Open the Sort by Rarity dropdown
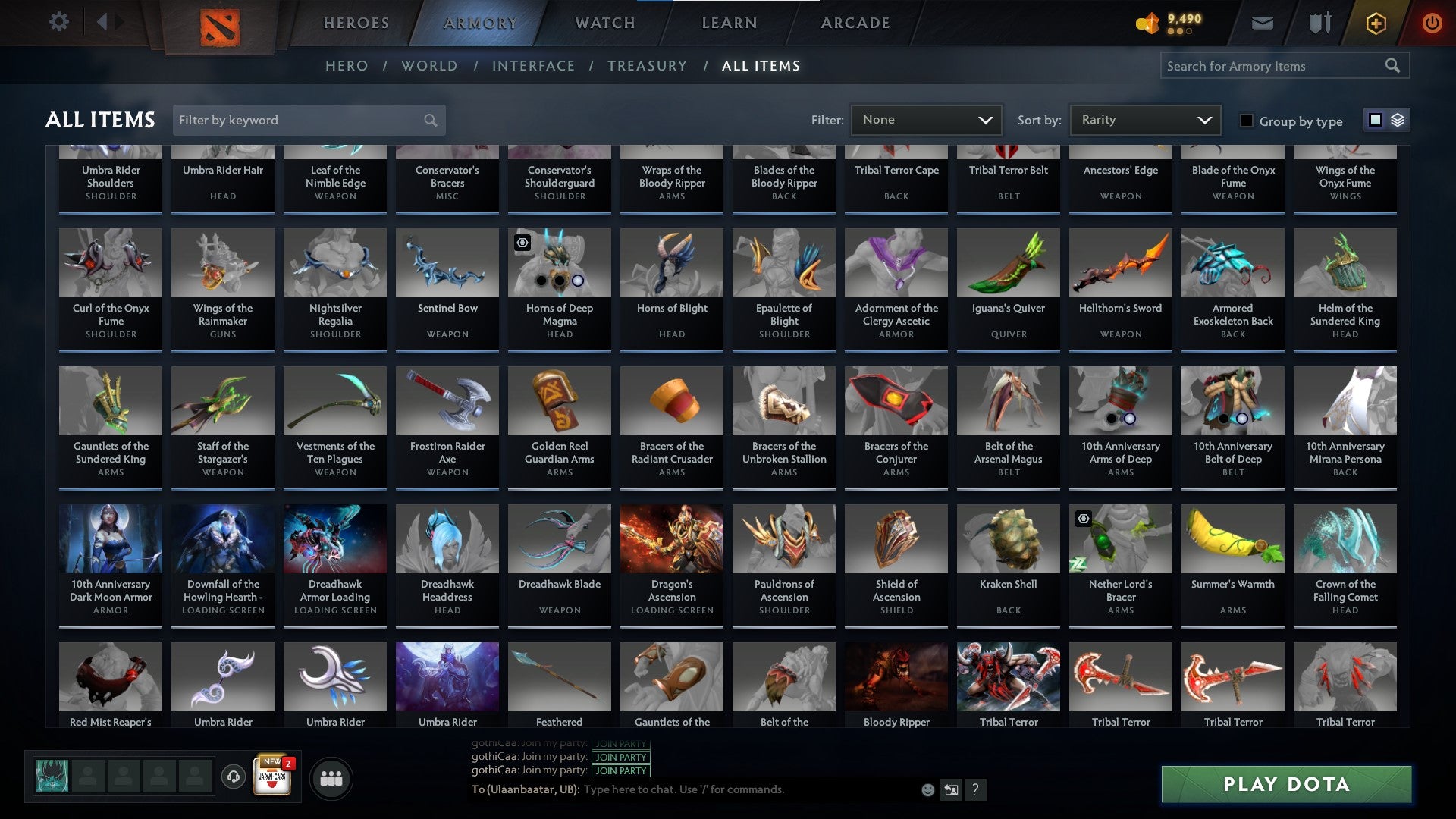 coord(1144,119)
